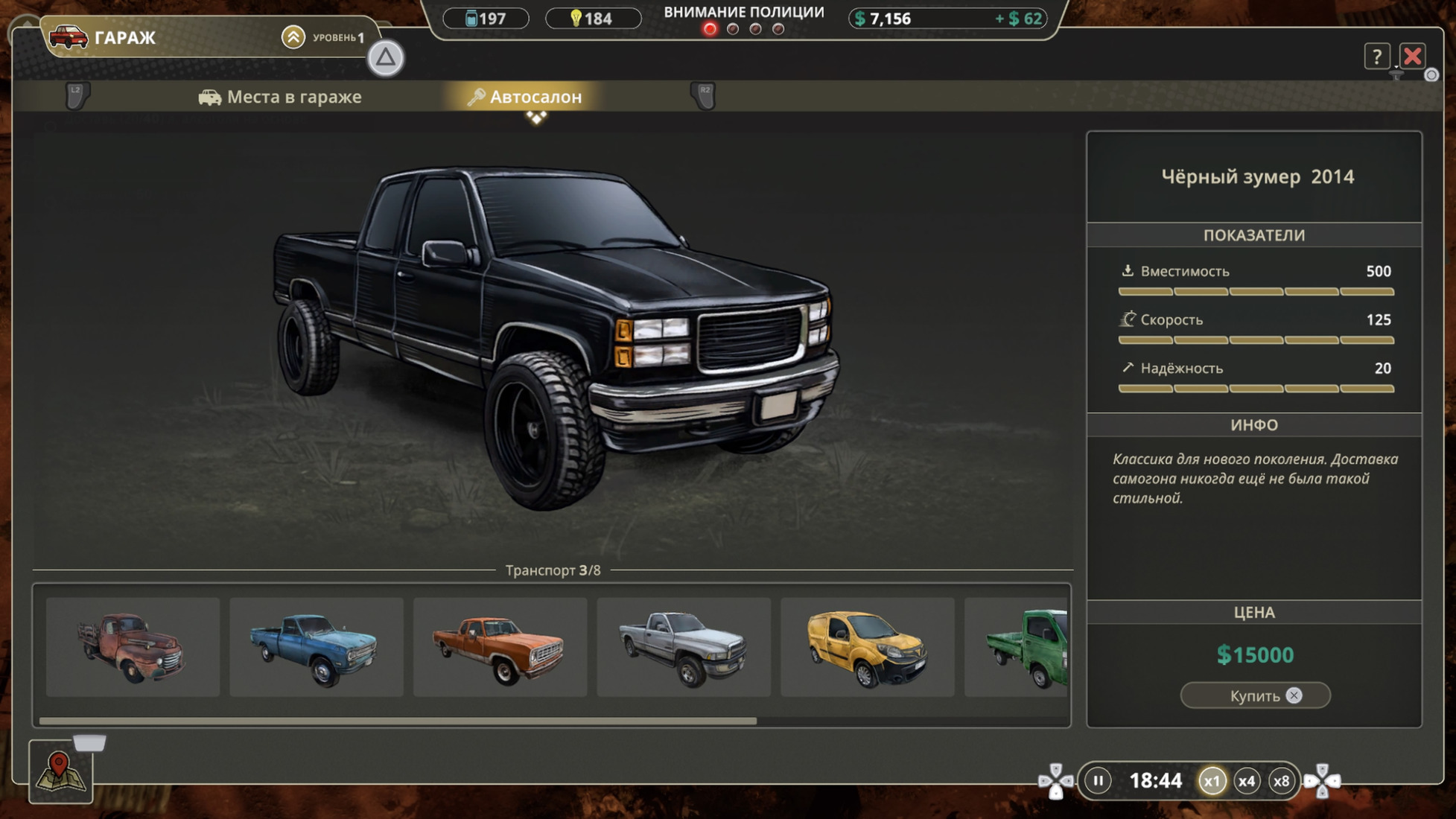This screenshot has height=819, width=1456.
Task: Set game speed to x1
Action: click(x=1212, y=781)
